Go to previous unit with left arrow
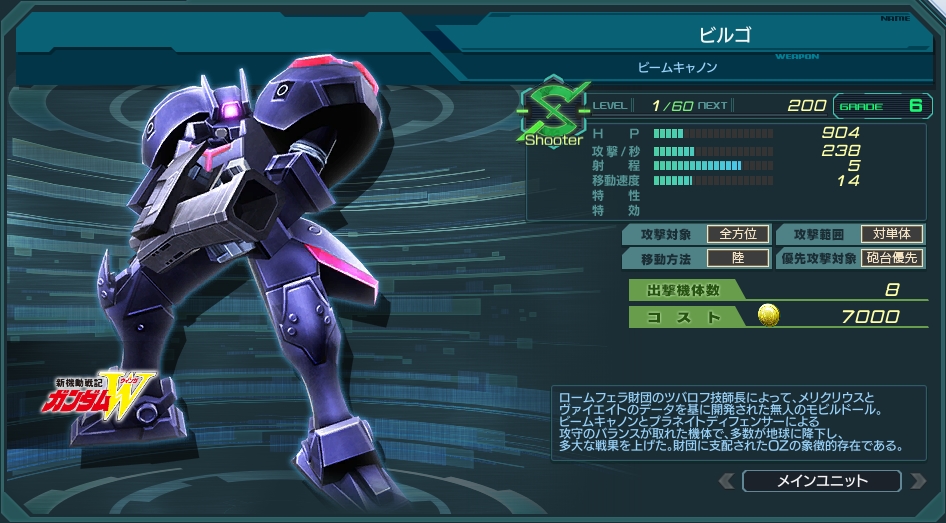946x523 pixels. point(727,481)
